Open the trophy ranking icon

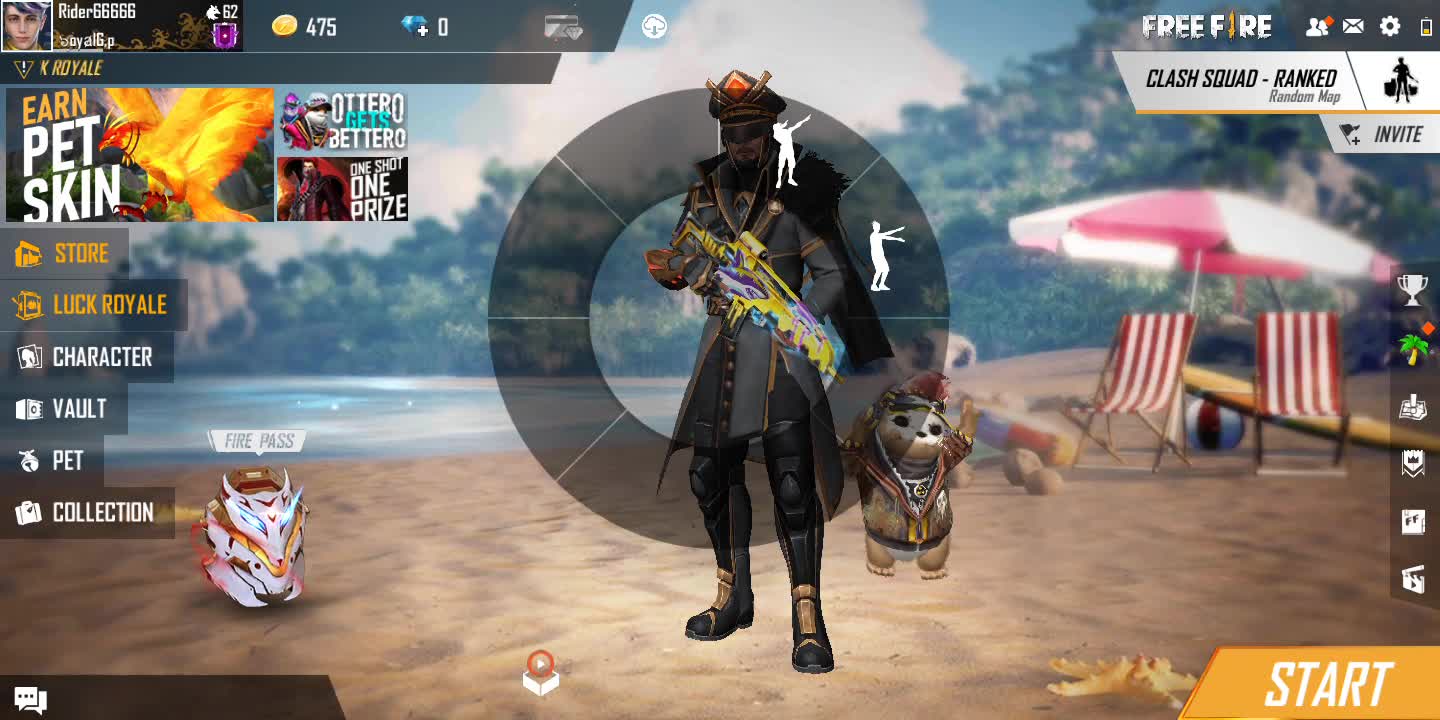pyautogui.click(x=1412, y=290)
